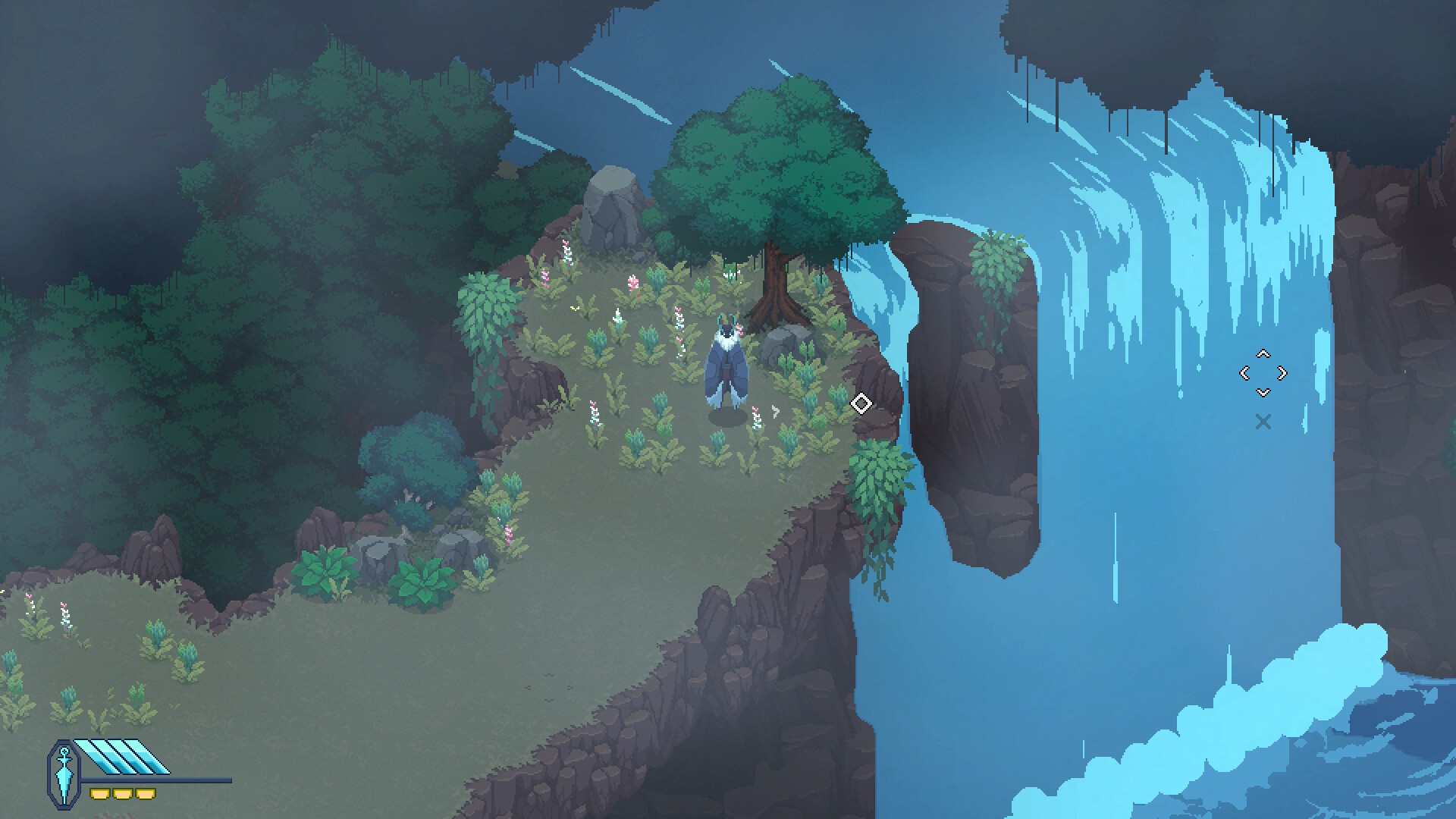
Task: Click the diamond cursor marker near the cliff edge
Action: (x=862, y=403)
